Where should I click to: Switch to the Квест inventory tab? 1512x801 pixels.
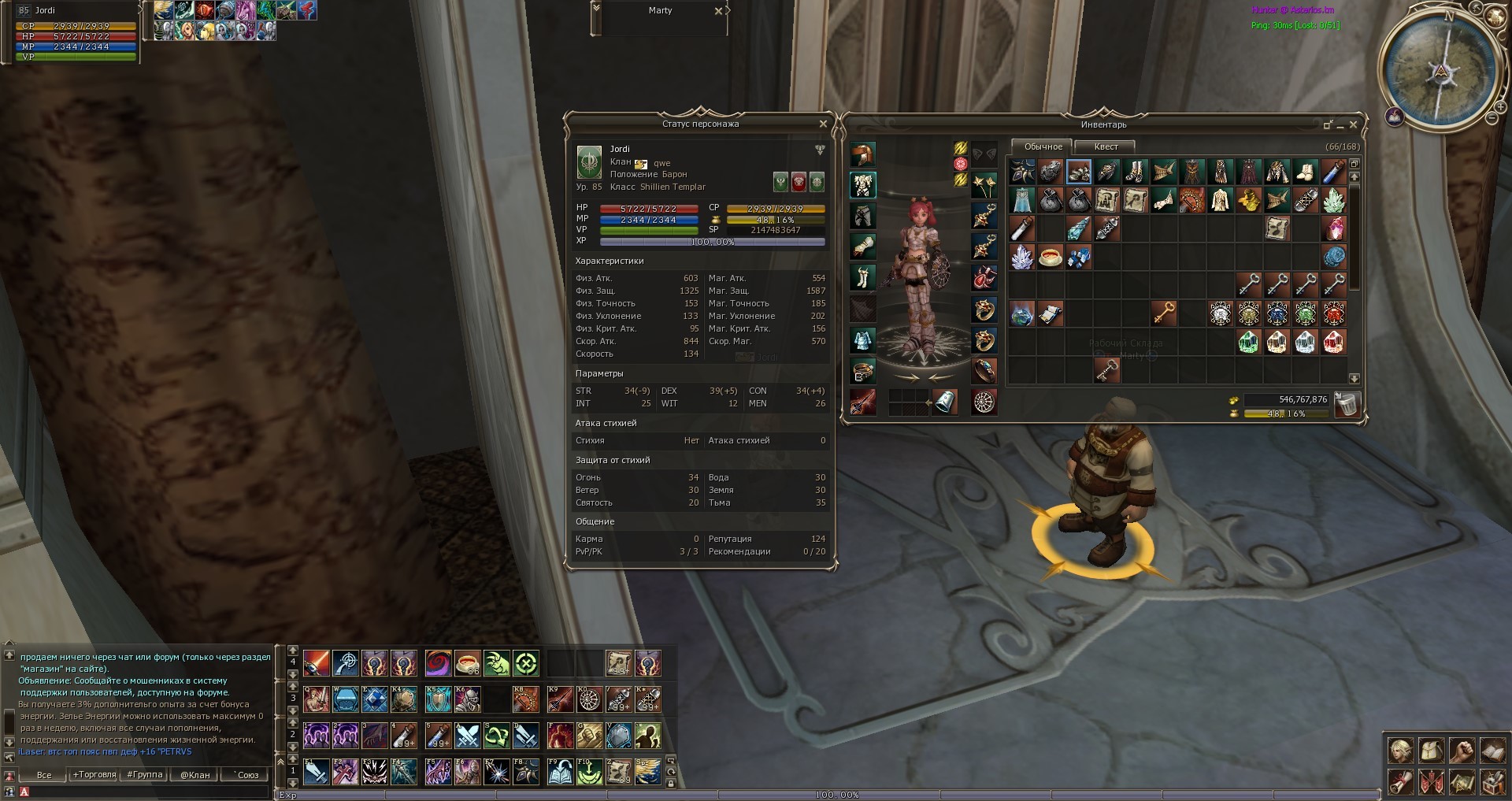1106,147
